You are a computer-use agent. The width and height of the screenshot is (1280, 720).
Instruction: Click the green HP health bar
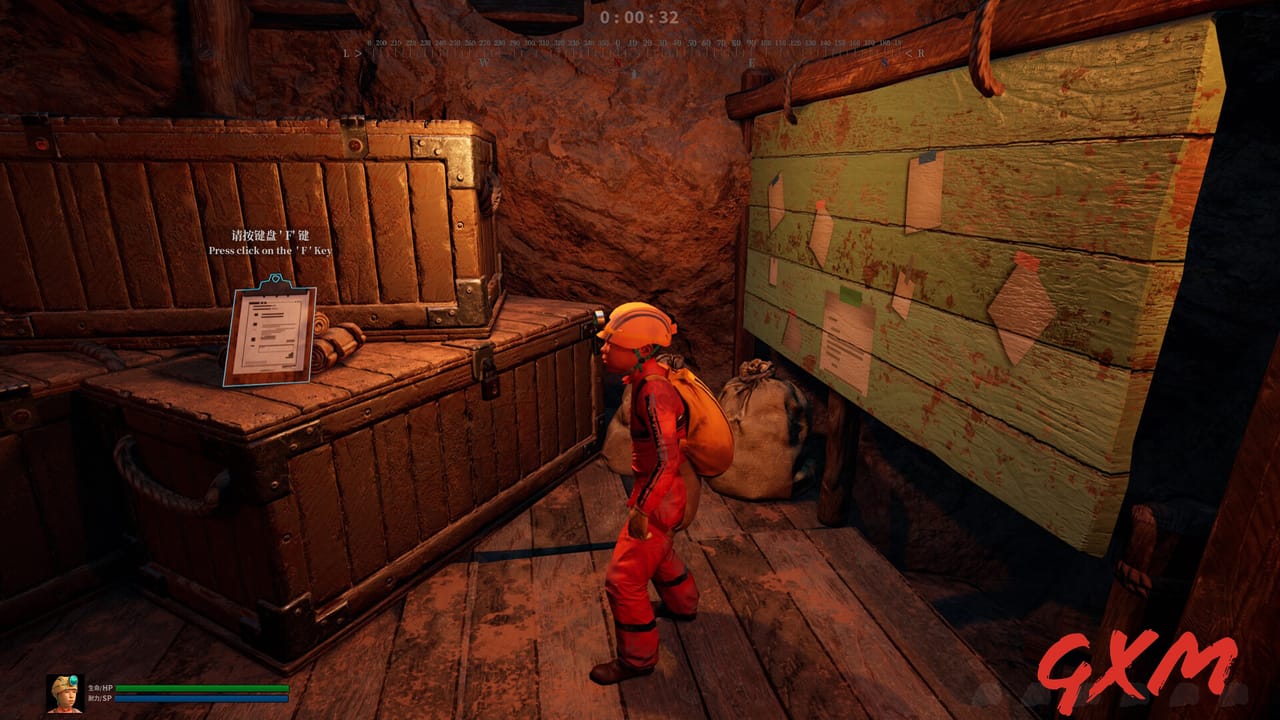pyautogui.click(x=200, y=687)
